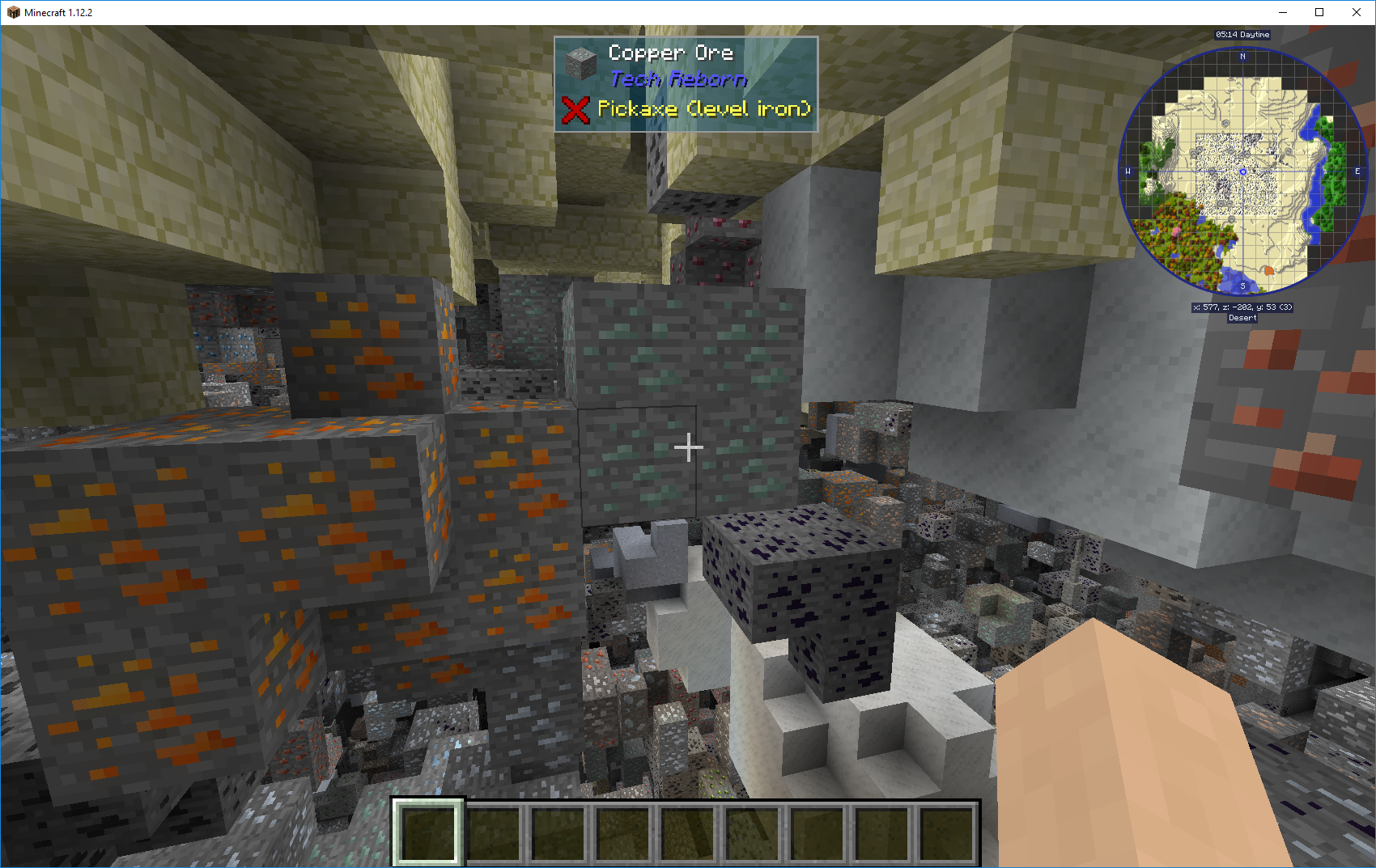Click the orange waypoint marker on the minimap

coord(1268,270)
